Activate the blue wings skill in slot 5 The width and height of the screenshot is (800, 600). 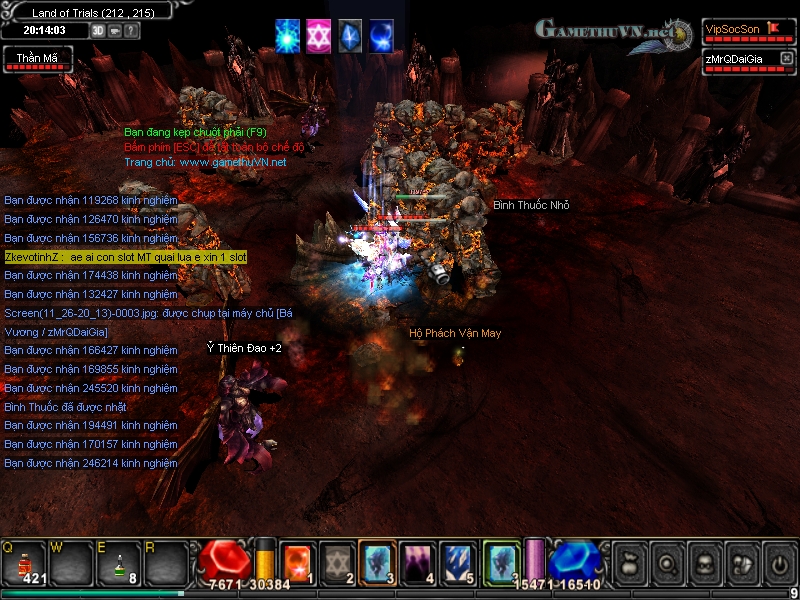coord(457,562)
